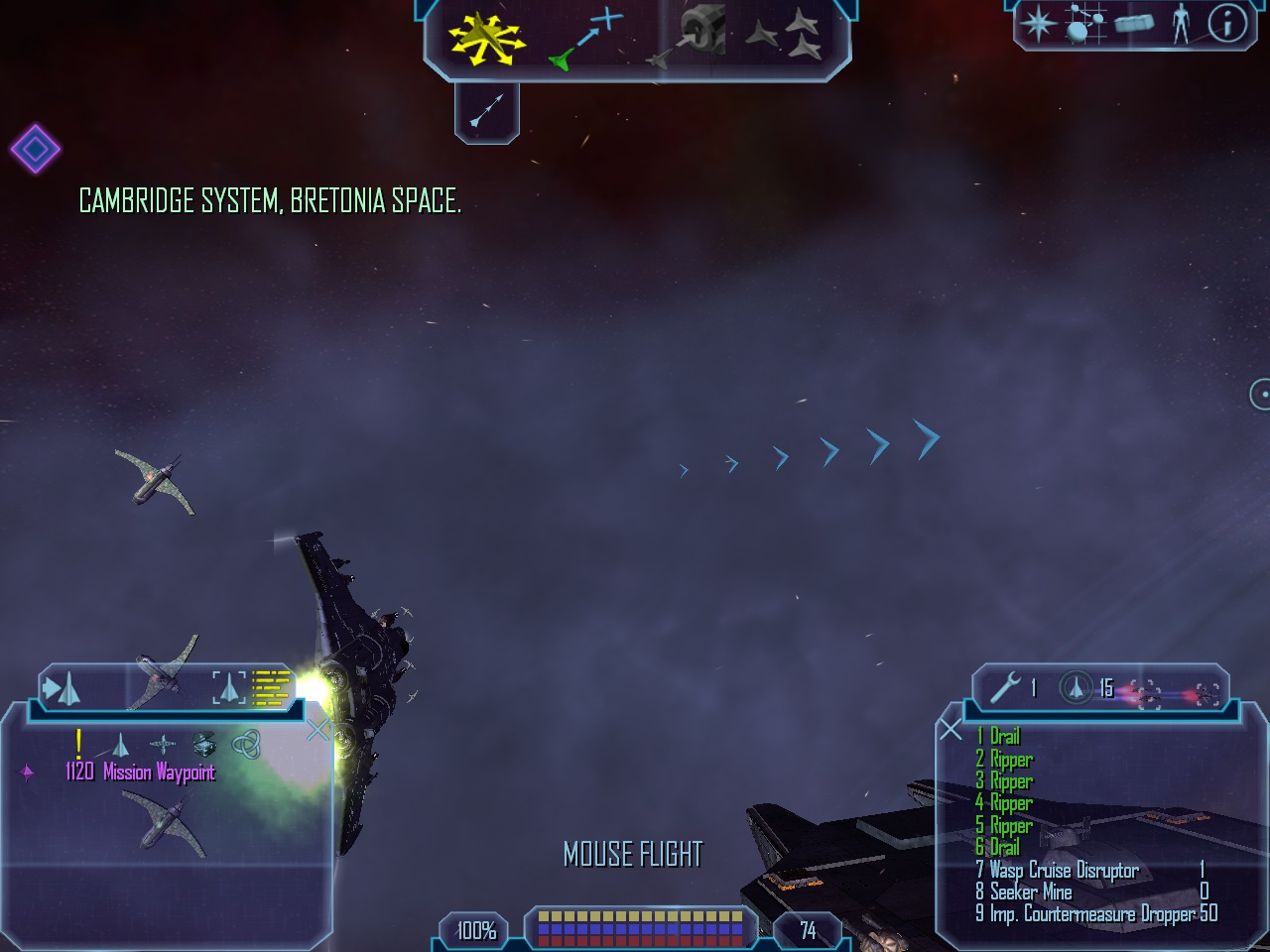Show the ships filter in contact list
The height and width of the screenshot is (952, 1270).
pyautogui.click(x=121, y=744)
